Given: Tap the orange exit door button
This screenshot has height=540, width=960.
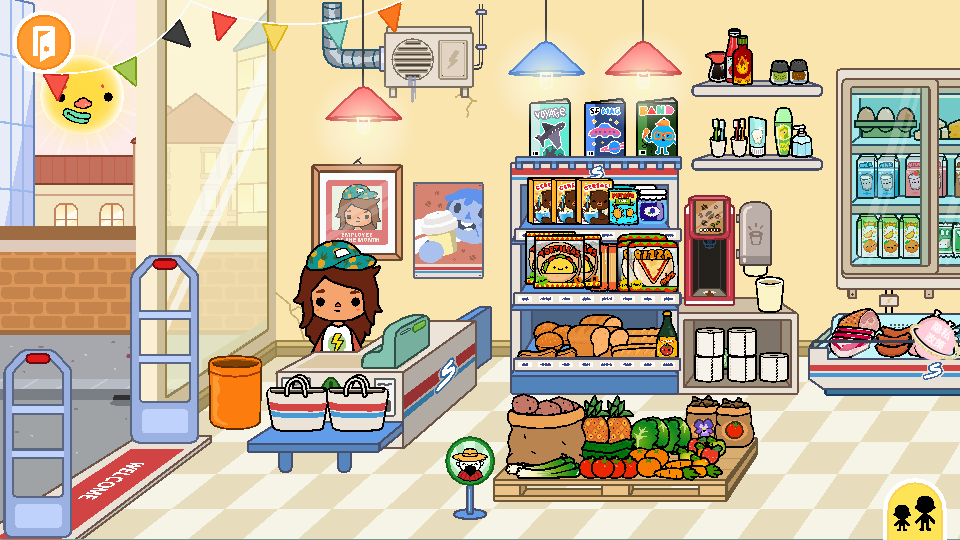Looking at the screenshot, I should [x=45, y=41].
